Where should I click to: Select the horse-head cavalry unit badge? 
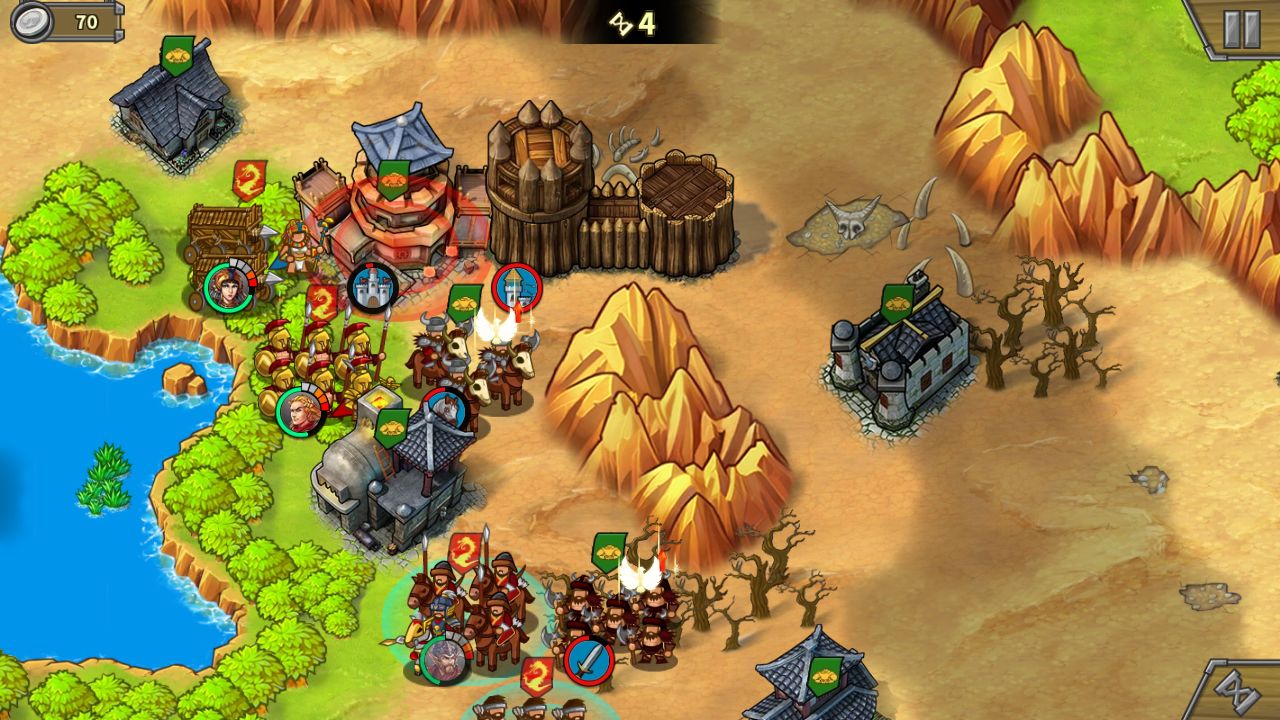pyautogui.click(x=446, y=409)
